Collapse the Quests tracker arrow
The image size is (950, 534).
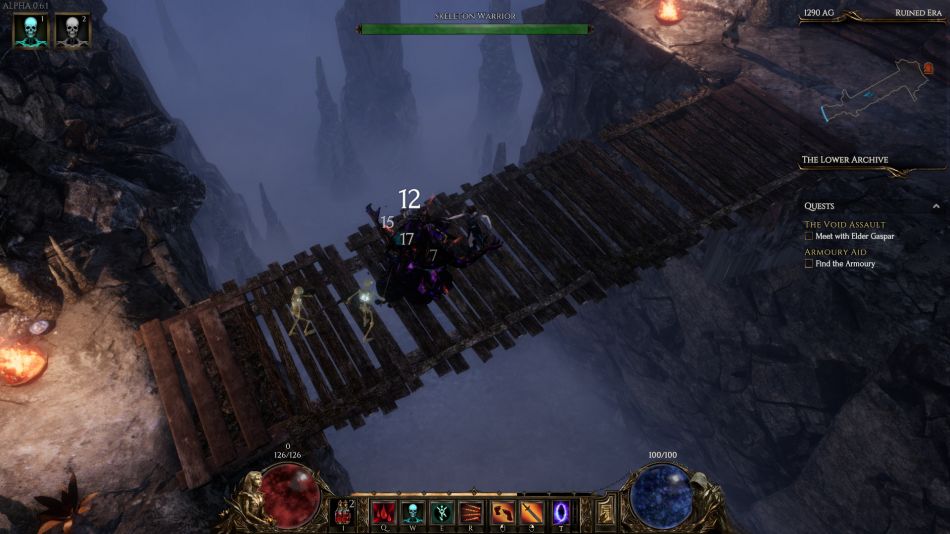pos(936,206)
